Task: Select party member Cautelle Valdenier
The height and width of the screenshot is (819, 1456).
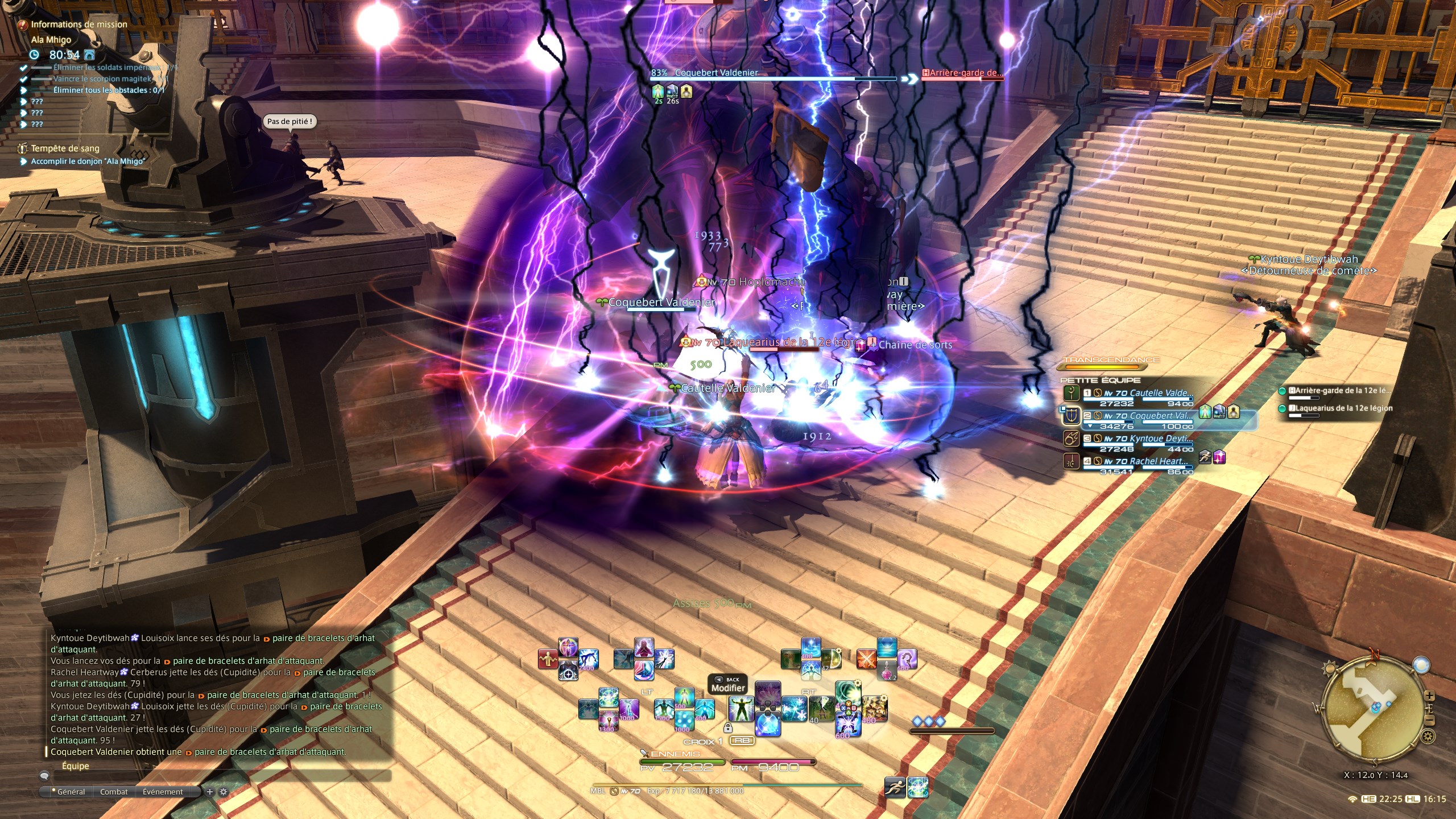Action: tap(1137, 394)
